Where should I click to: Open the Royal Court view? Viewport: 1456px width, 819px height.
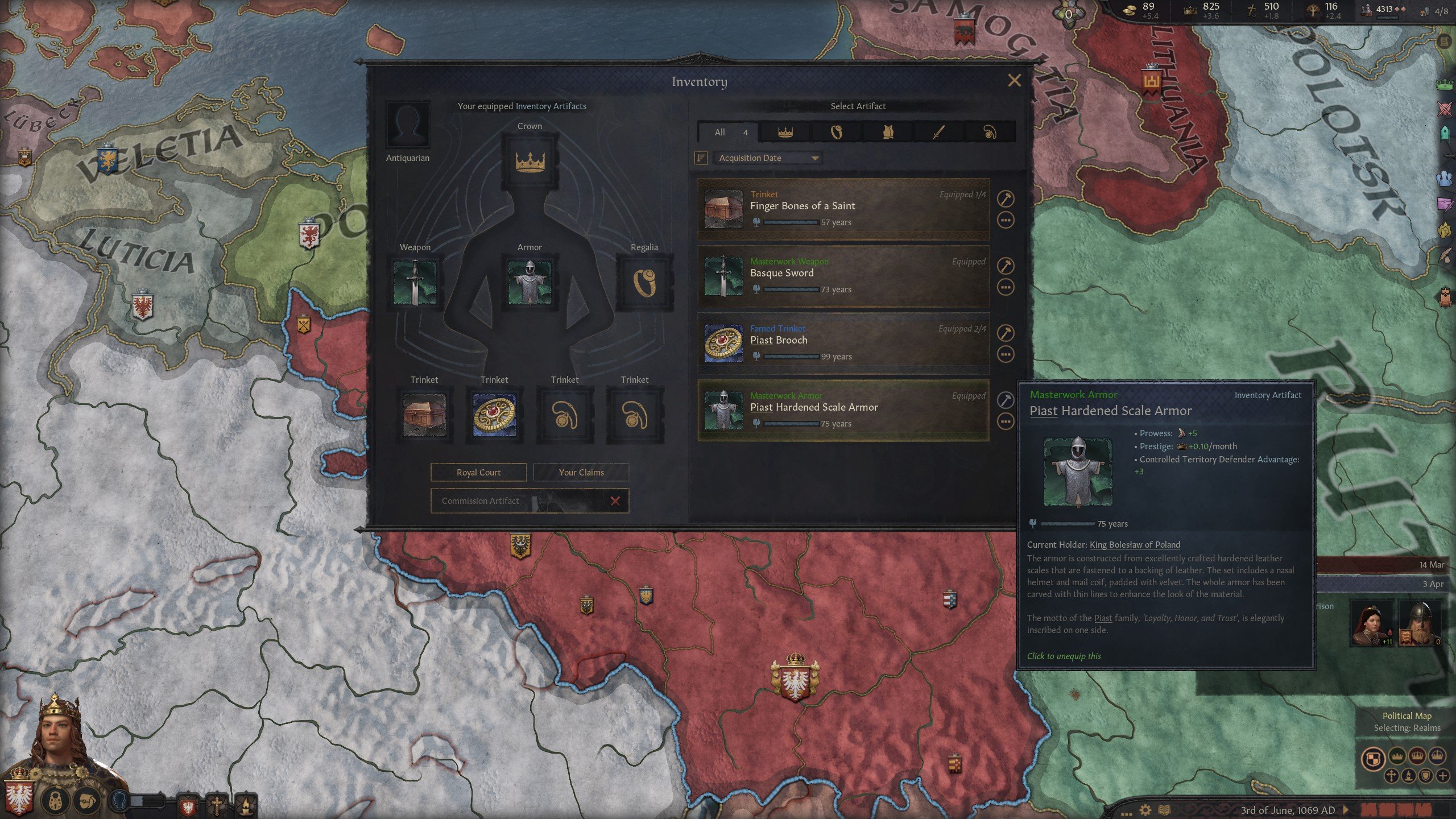pos(478,472)
